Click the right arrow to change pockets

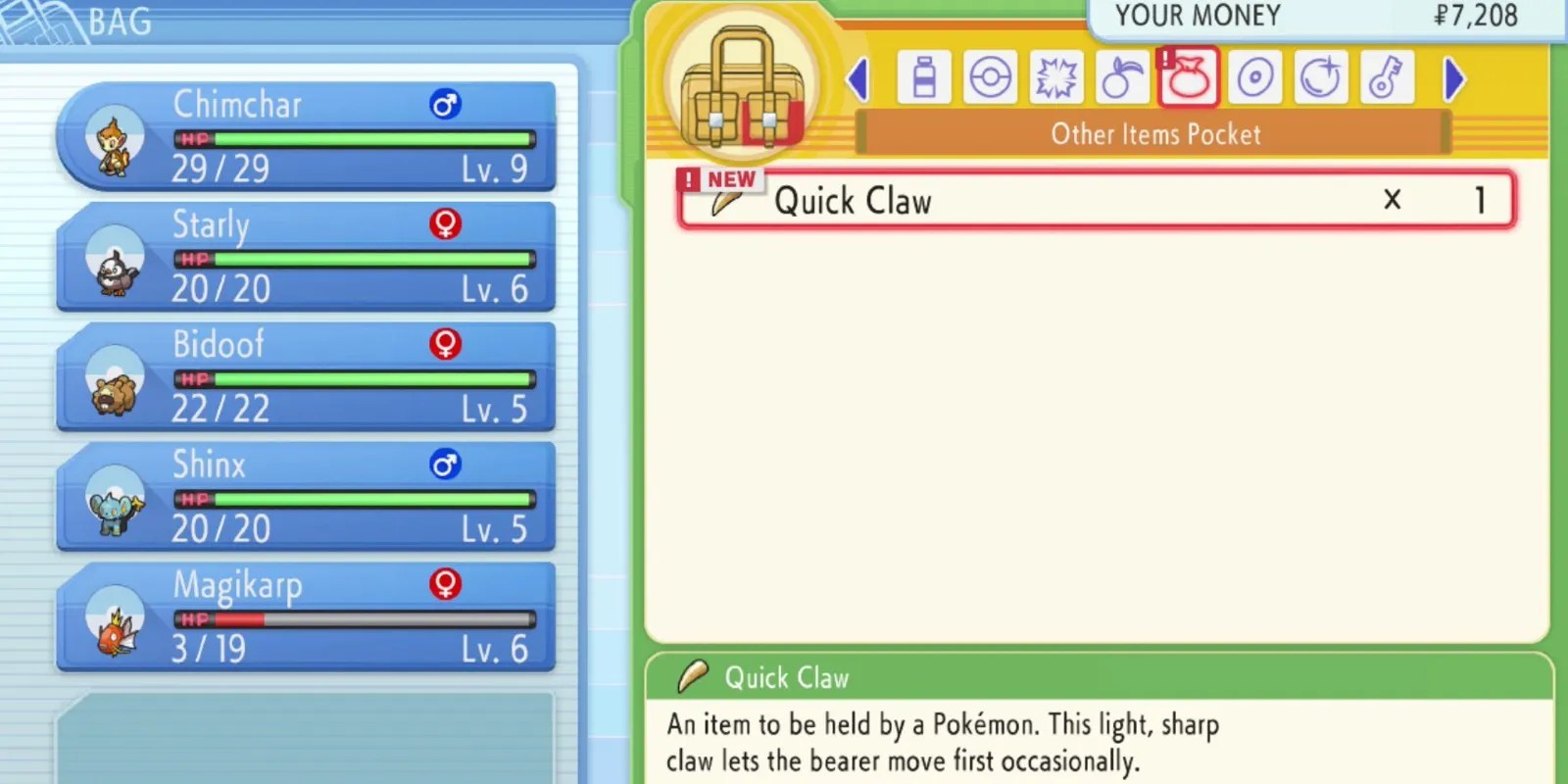click(1453, 78)
